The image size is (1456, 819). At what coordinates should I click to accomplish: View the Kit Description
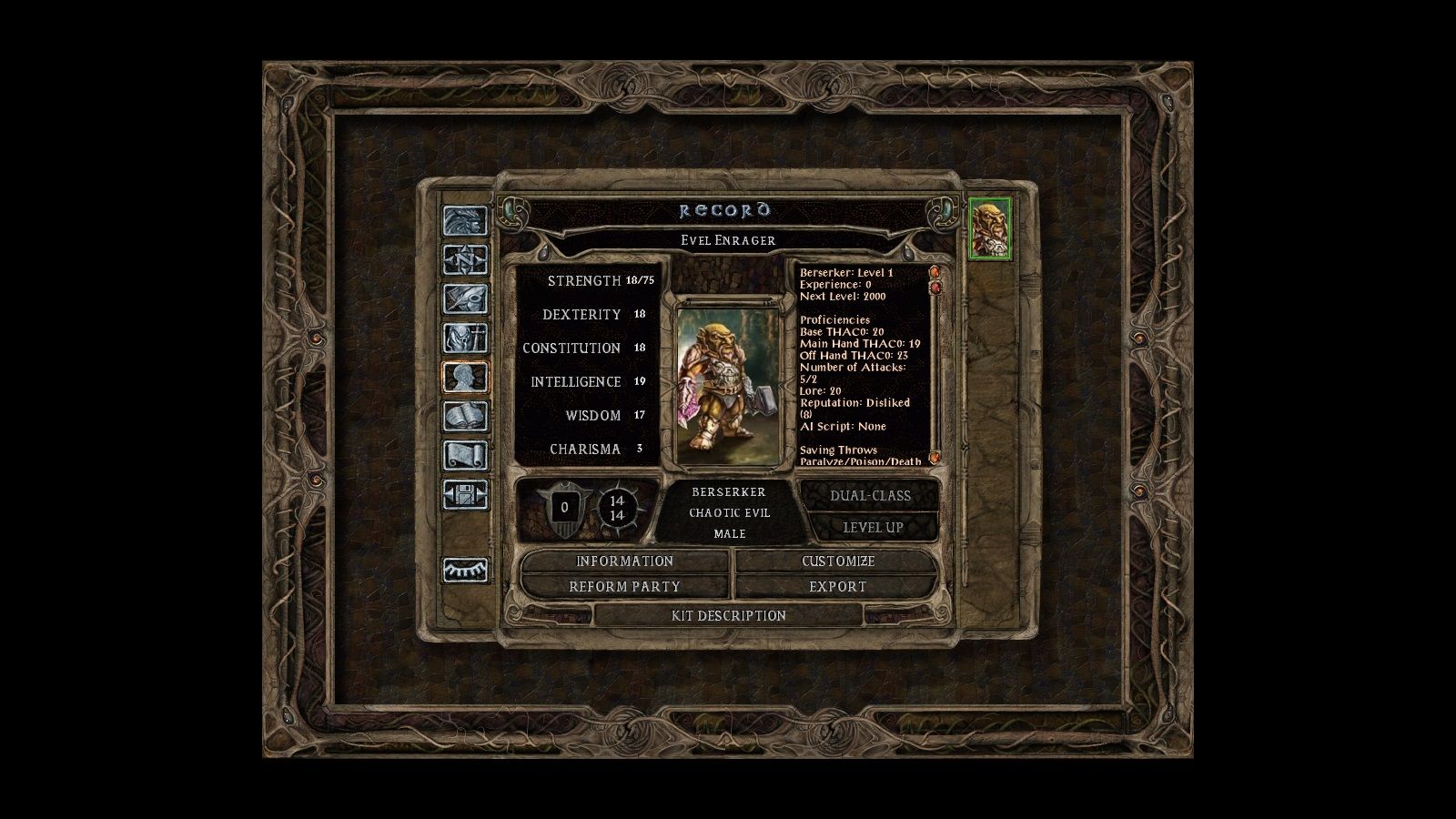(728, 616)
